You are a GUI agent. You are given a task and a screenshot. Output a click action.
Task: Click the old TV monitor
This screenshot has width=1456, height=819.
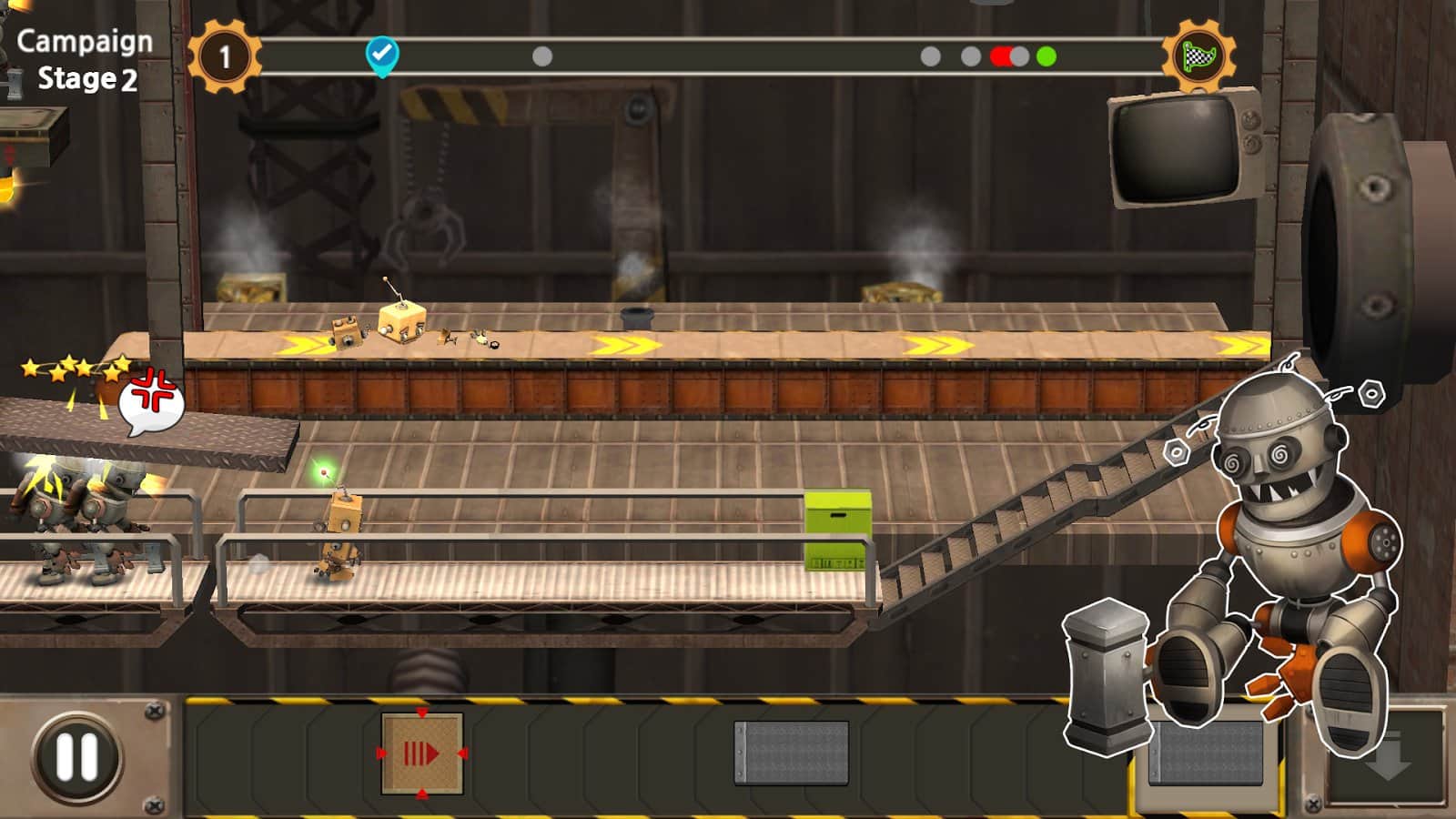click(1177, 150)
